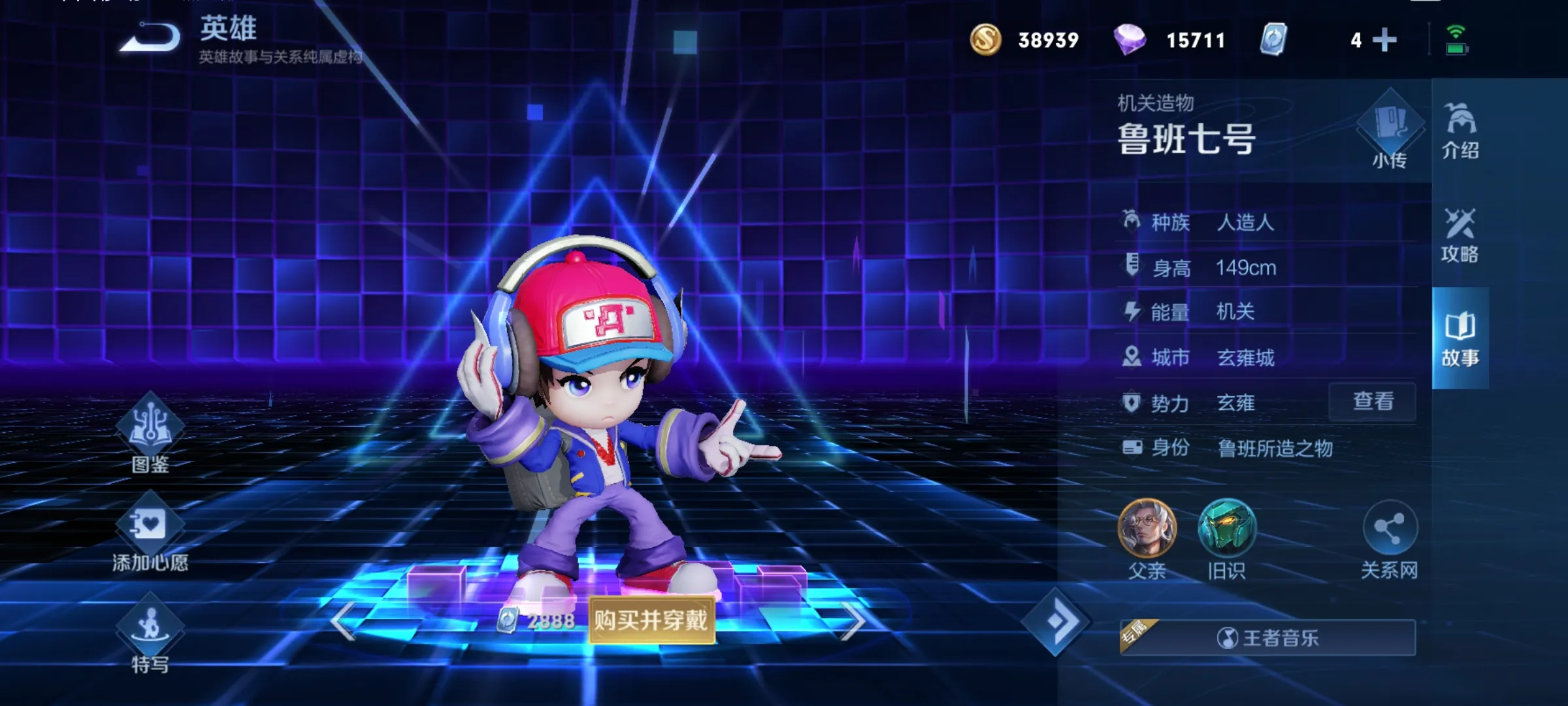Show the next skin with right arrow
The image size is (1568, 706).
click(853, 621)
